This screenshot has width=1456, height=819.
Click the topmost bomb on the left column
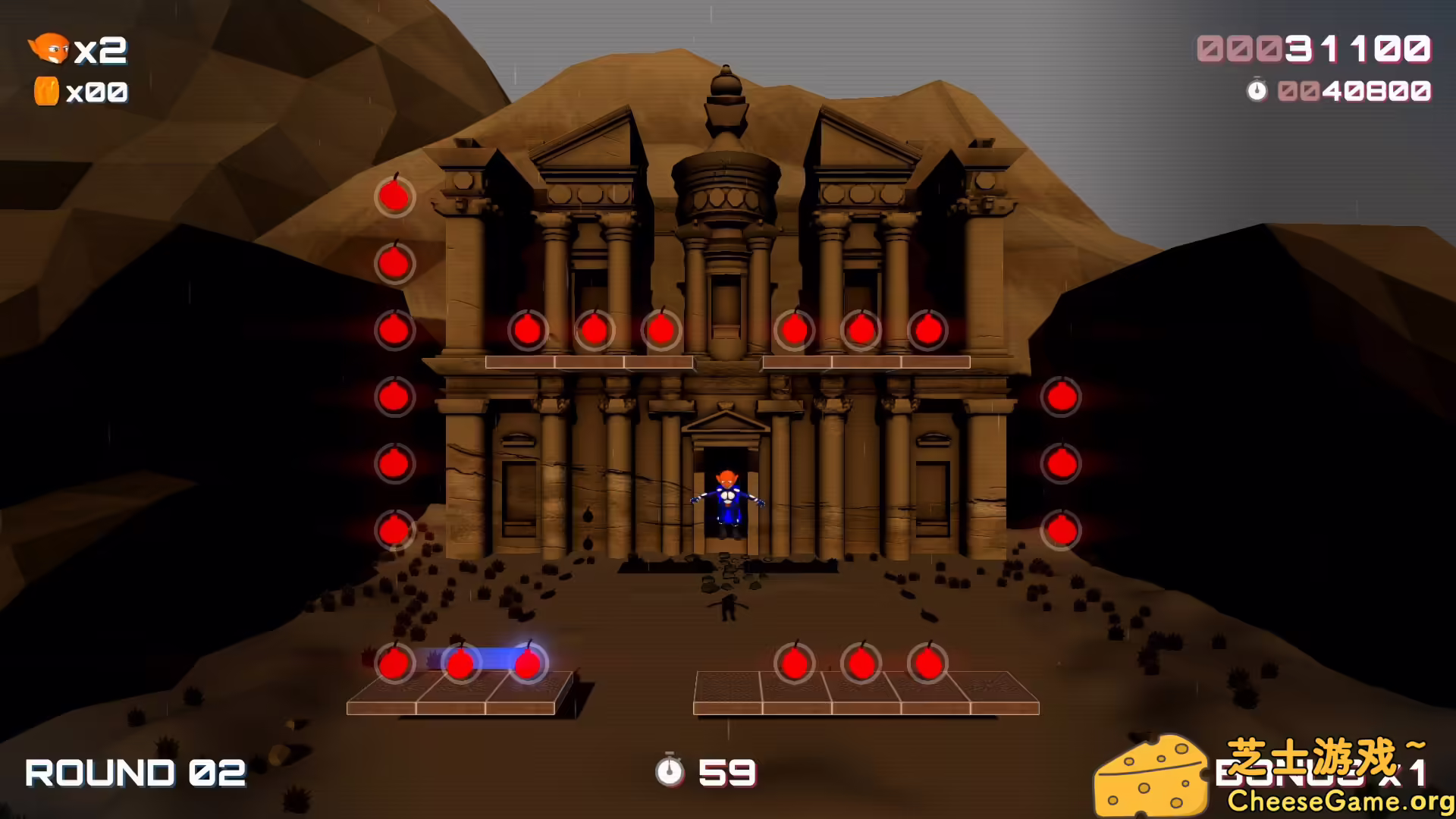394,197
